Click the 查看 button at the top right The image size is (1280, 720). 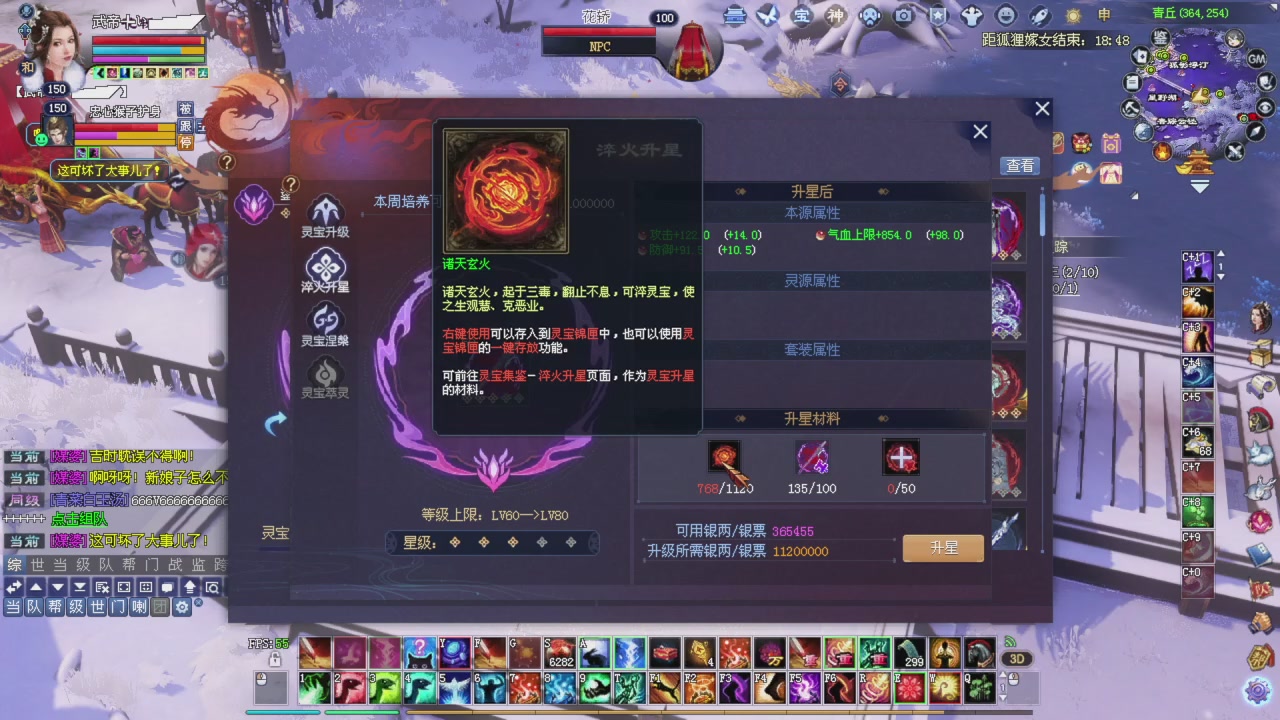click(1020, 166)
